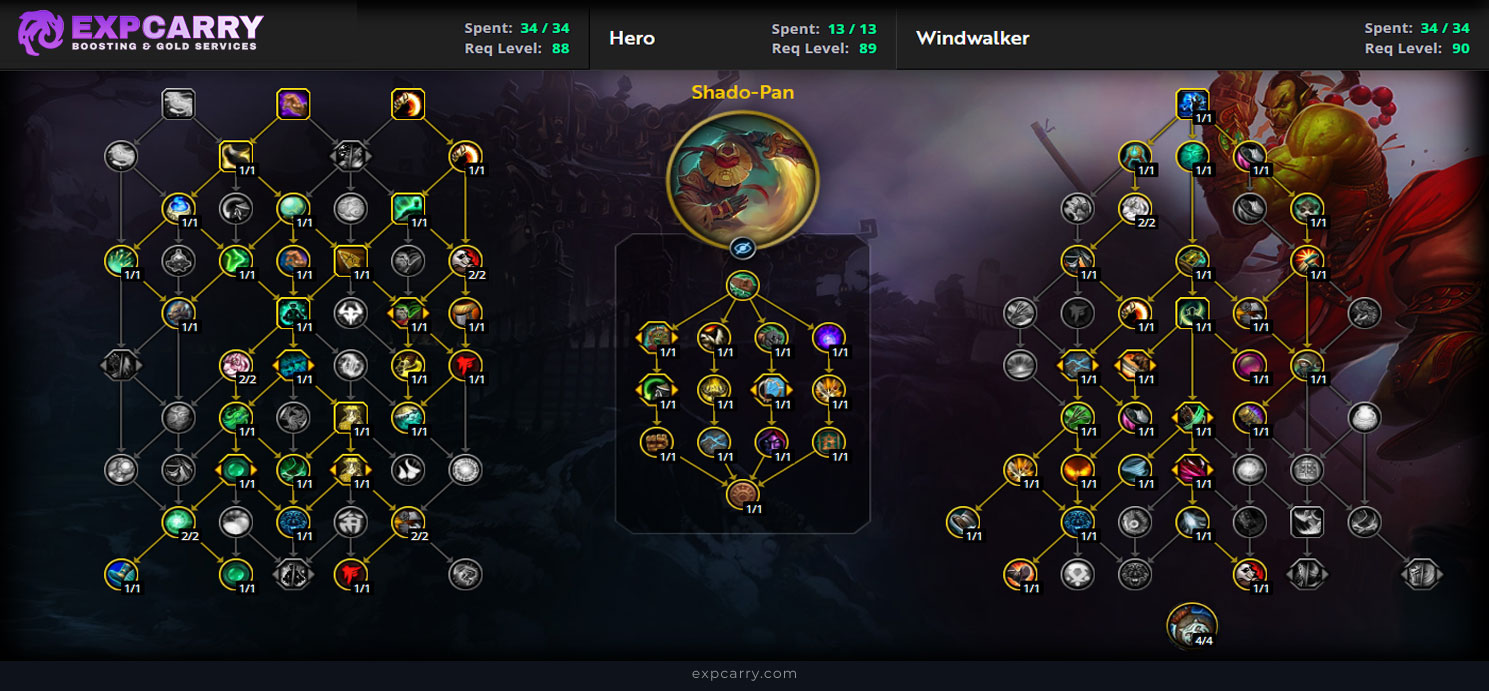Image resolution: width=1489 pixels, height=691 pixels.
Task: Select the magenta orb Windwalker talent
Action: click(1248, 364)
